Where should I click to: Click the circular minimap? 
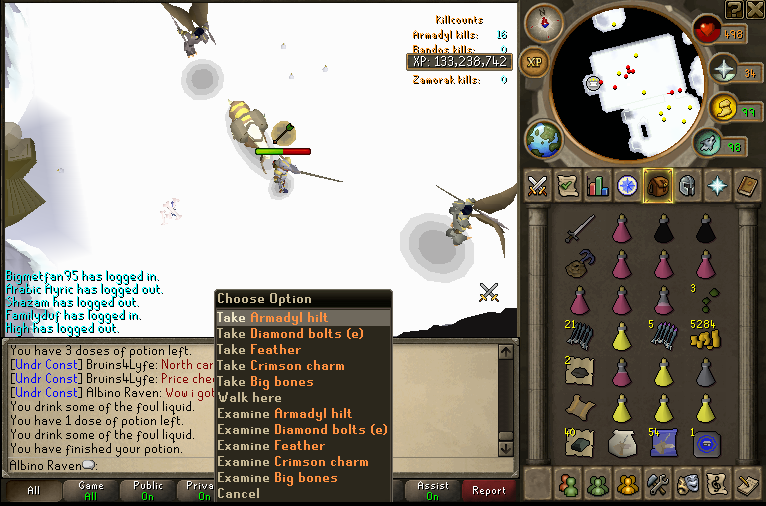[638, 80]
